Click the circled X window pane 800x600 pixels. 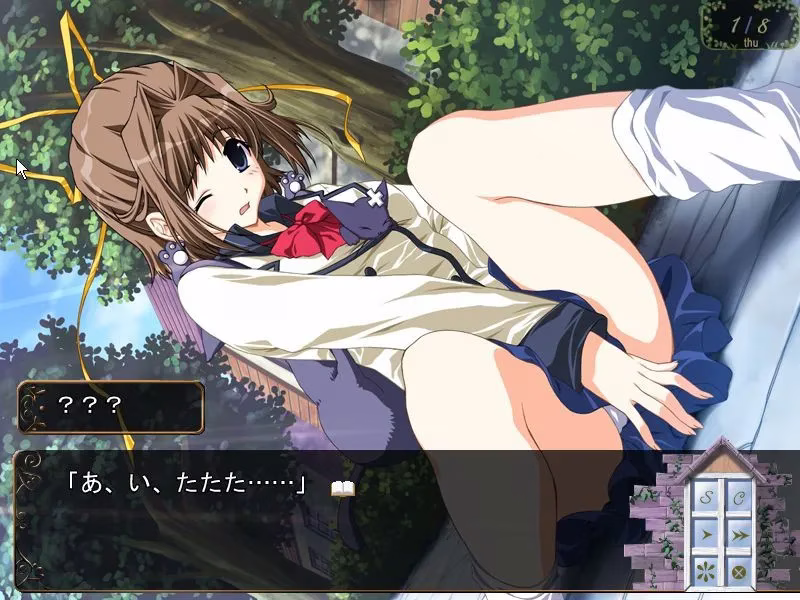coord(739,572)
